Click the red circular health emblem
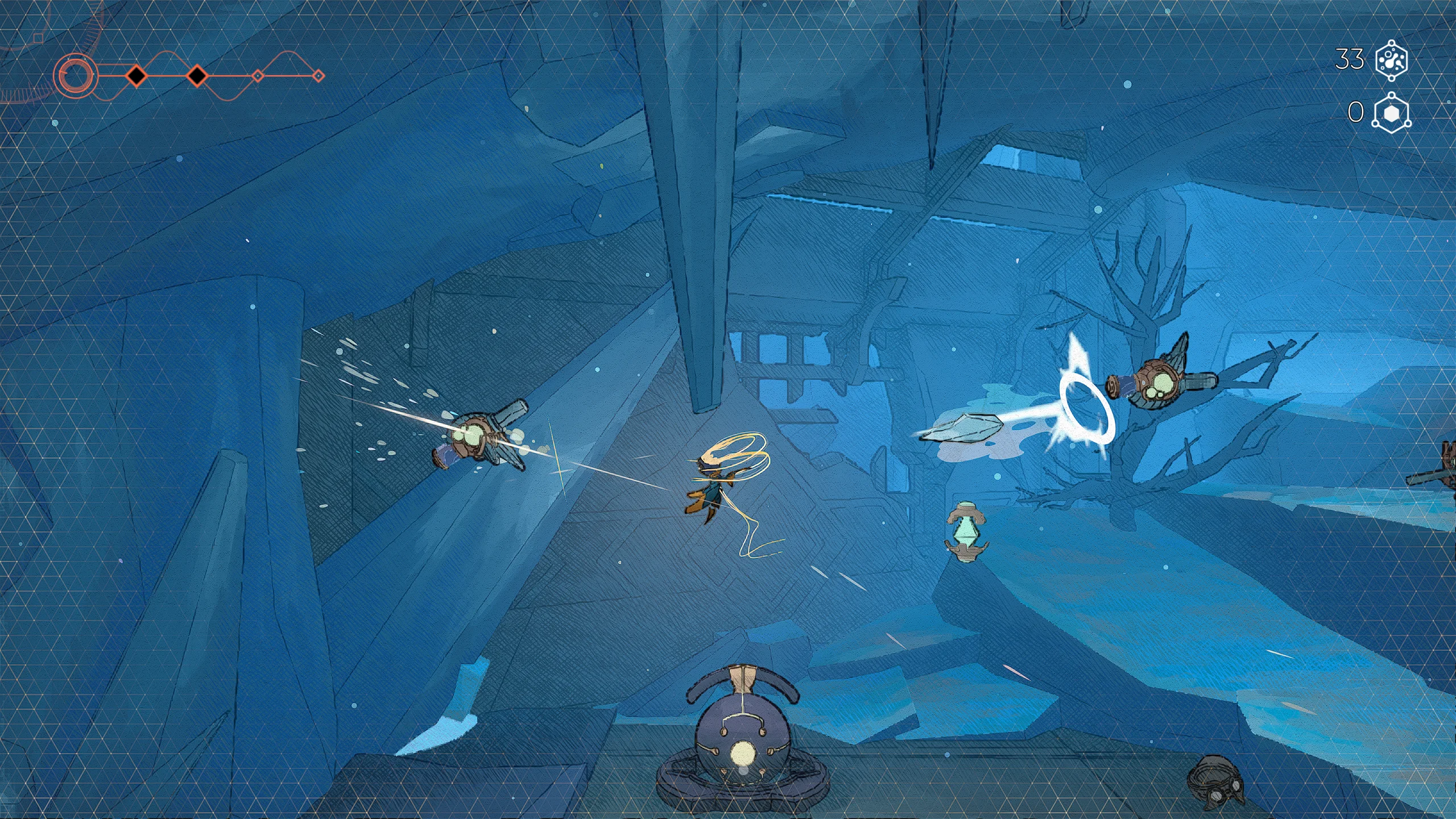The width and height of the screenshot is (1456, 819). coord(75,76)
